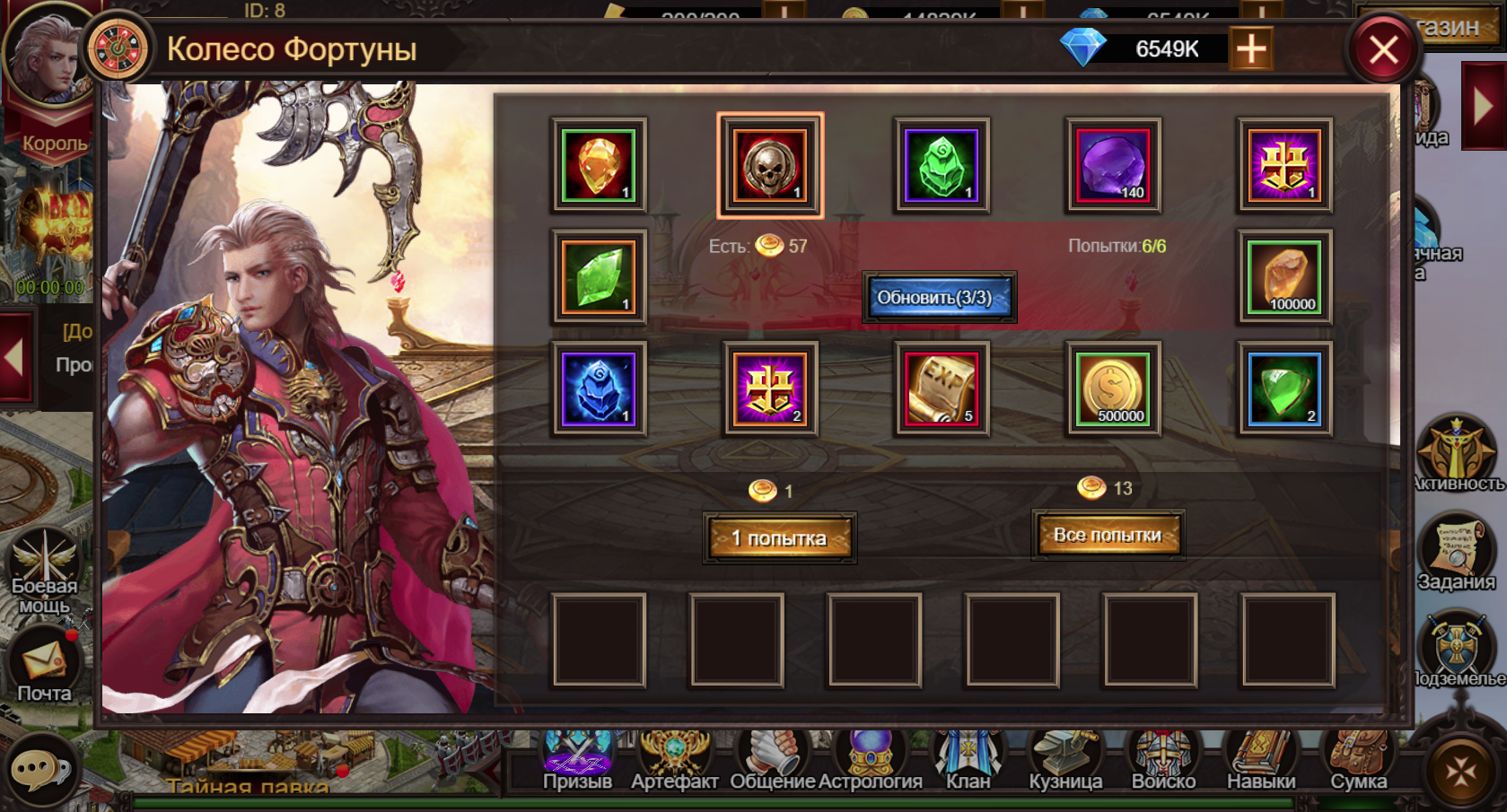Open the Кузница forge menu
The width and height of the screenshot is (1507, 812).
coord(1065,758)
